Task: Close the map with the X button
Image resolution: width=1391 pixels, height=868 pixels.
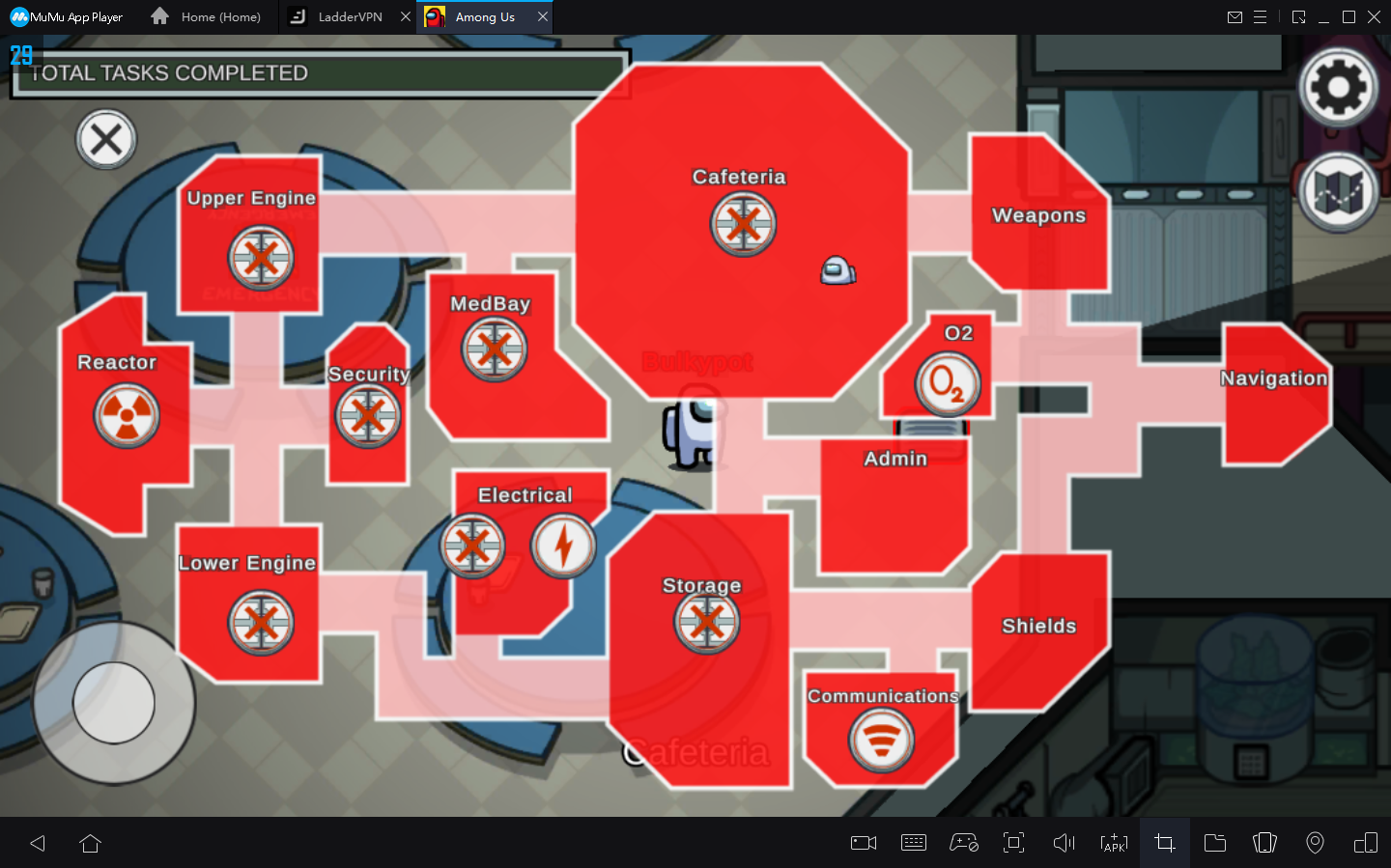Action: pos(106,139)
